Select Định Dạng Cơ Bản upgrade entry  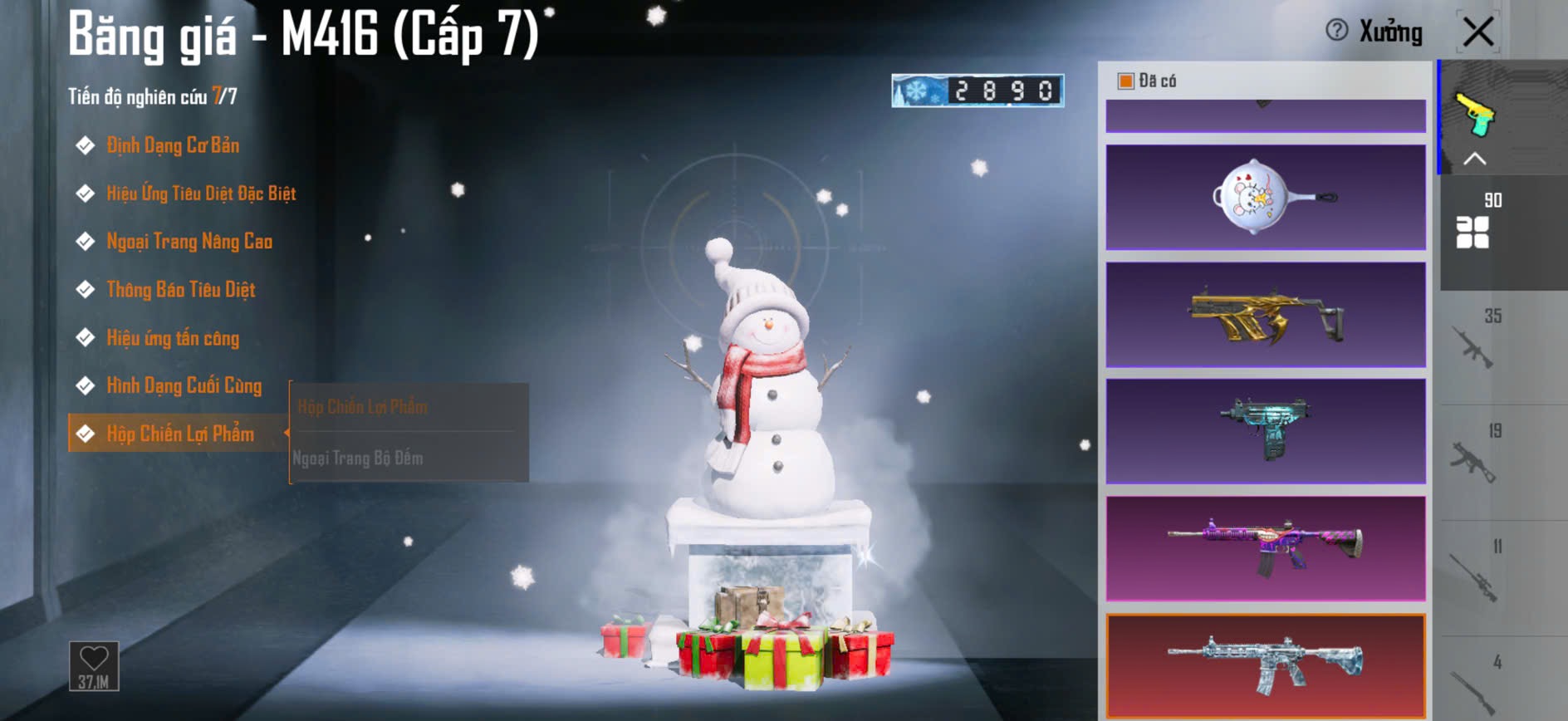click(x=172, y=146)
